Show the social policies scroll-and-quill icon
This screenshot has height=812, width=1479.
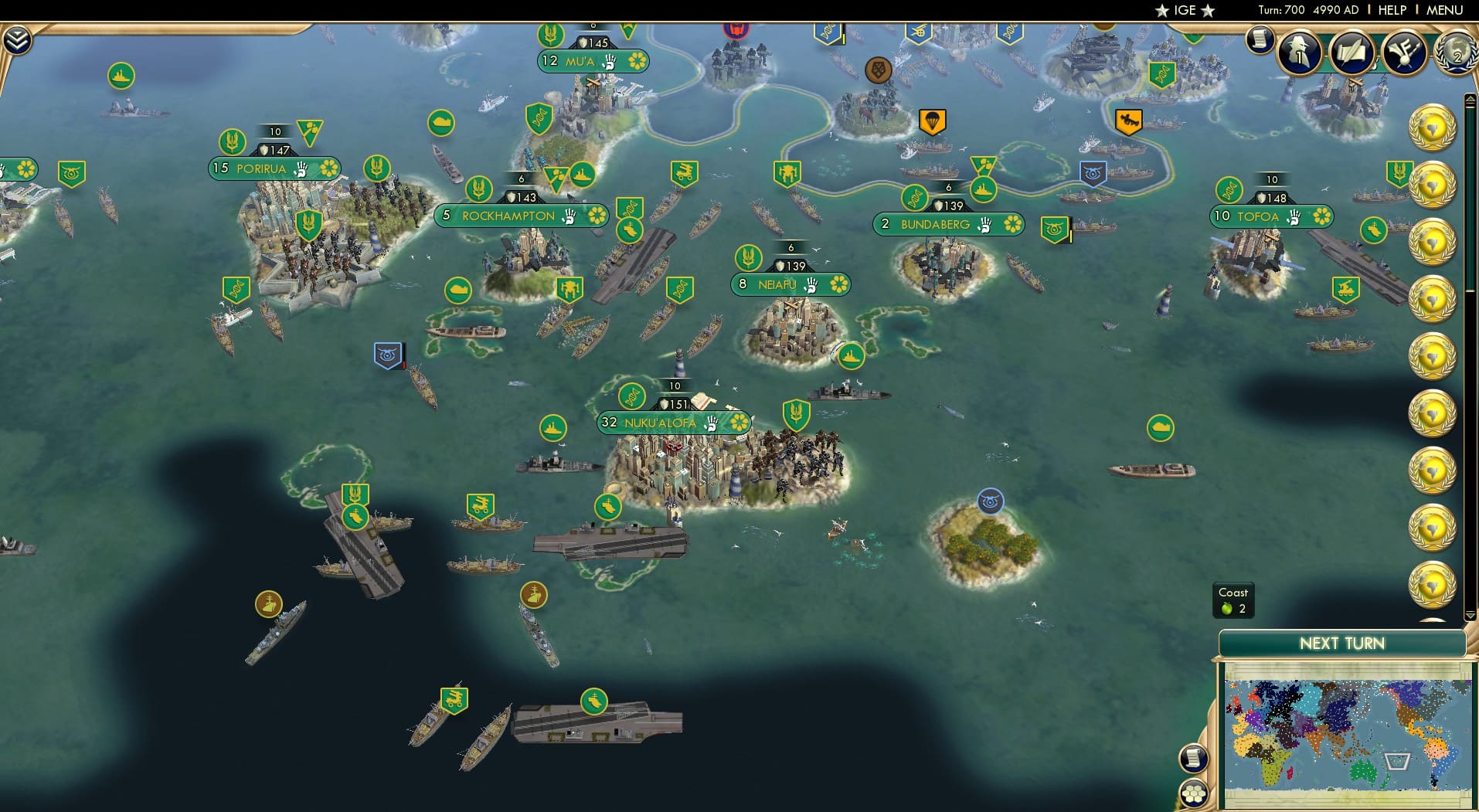coord(1351,52)
